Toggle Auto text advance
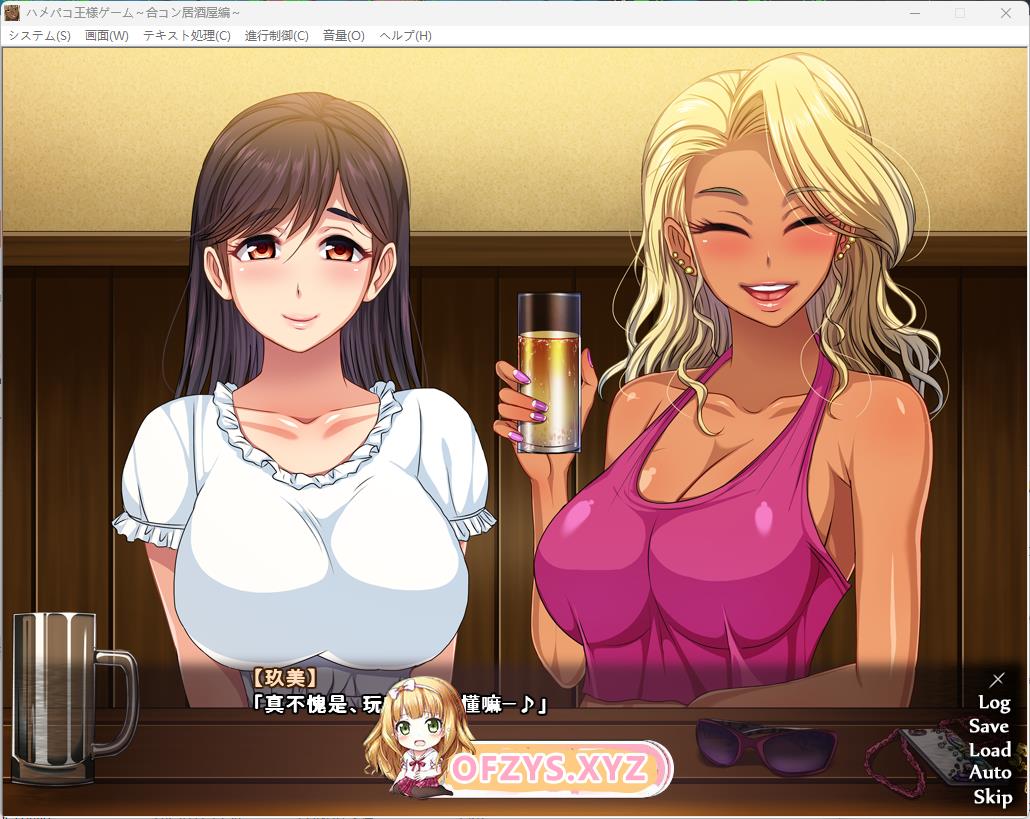The height and width of the screenshot is (819, 1030). tap(990, 773)
